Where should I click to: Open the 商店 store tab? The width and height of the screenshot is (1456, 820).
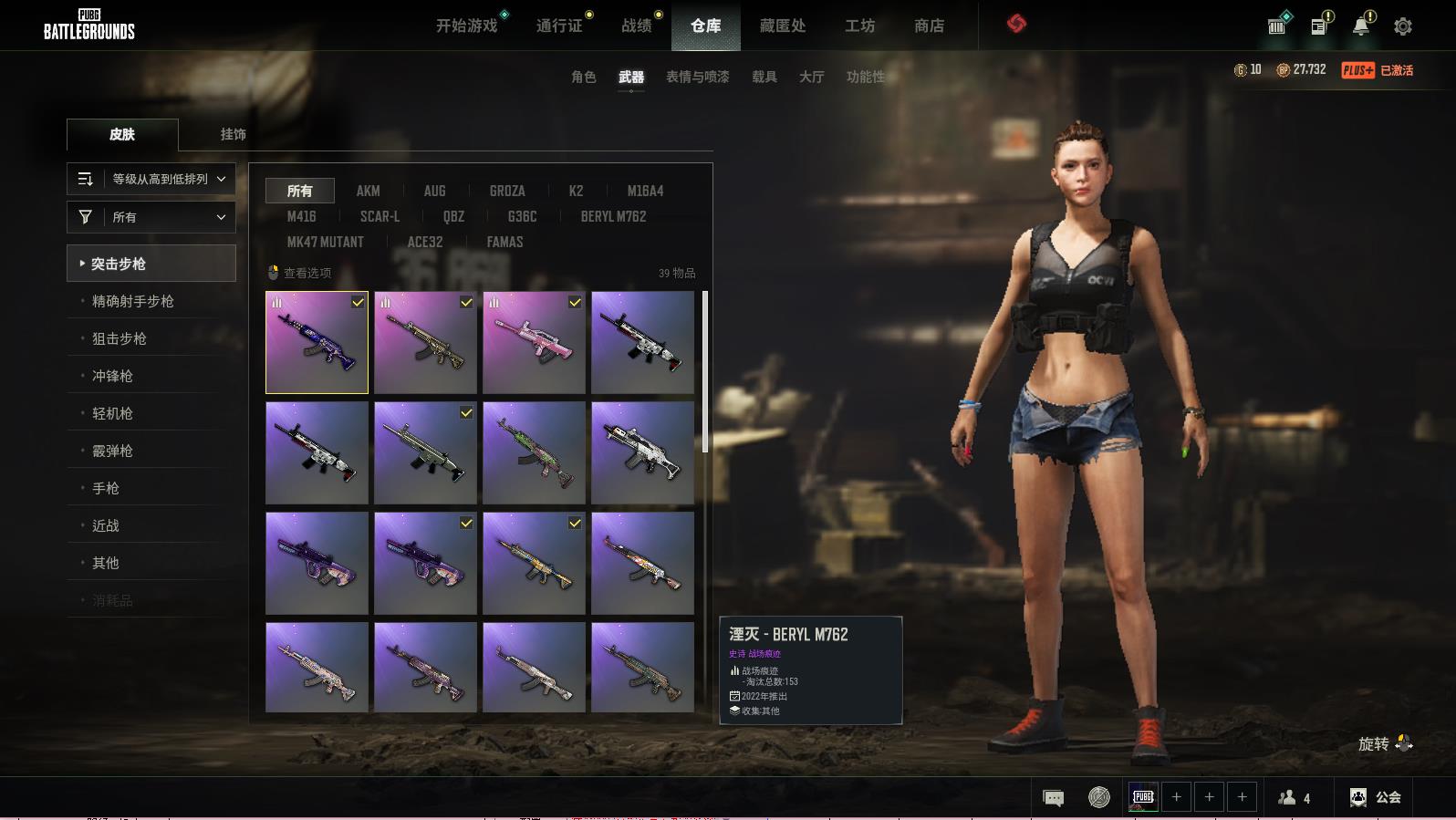coord(929,26)
